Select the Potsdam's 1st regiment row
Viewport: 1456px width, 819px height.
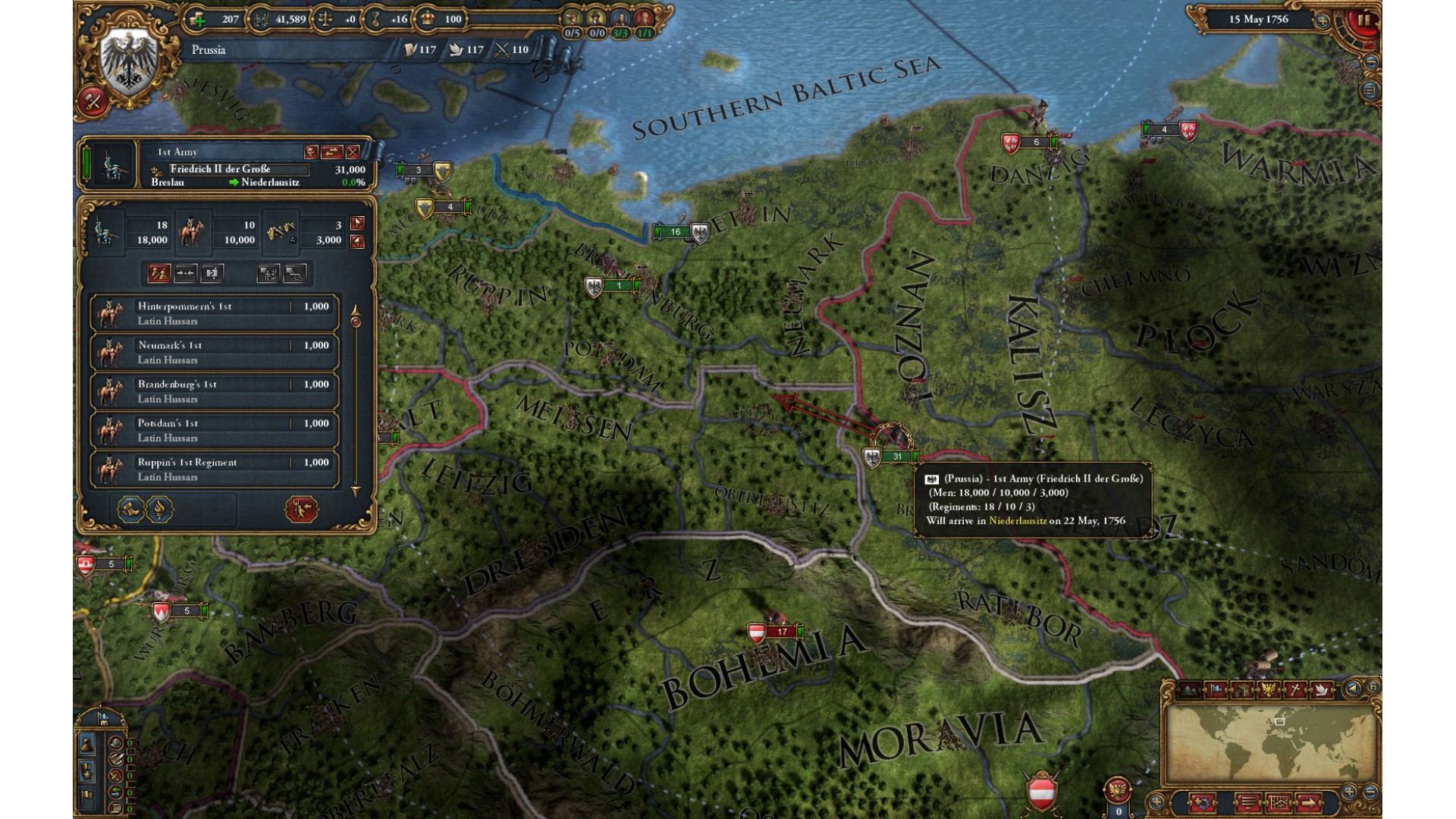click(215, 430)
